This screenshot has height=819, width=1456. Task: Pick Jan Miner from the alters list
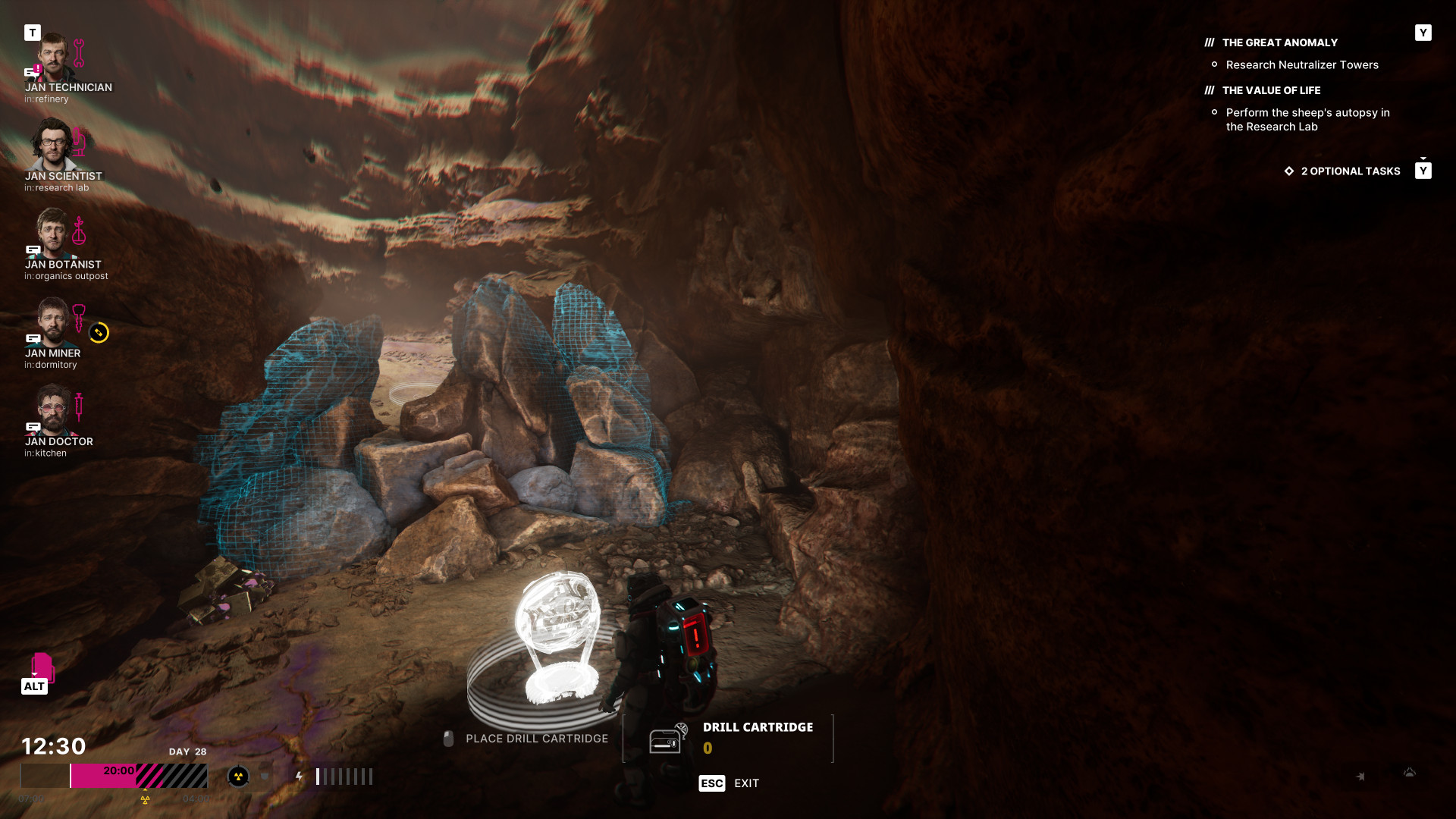(x=52, y=322)
